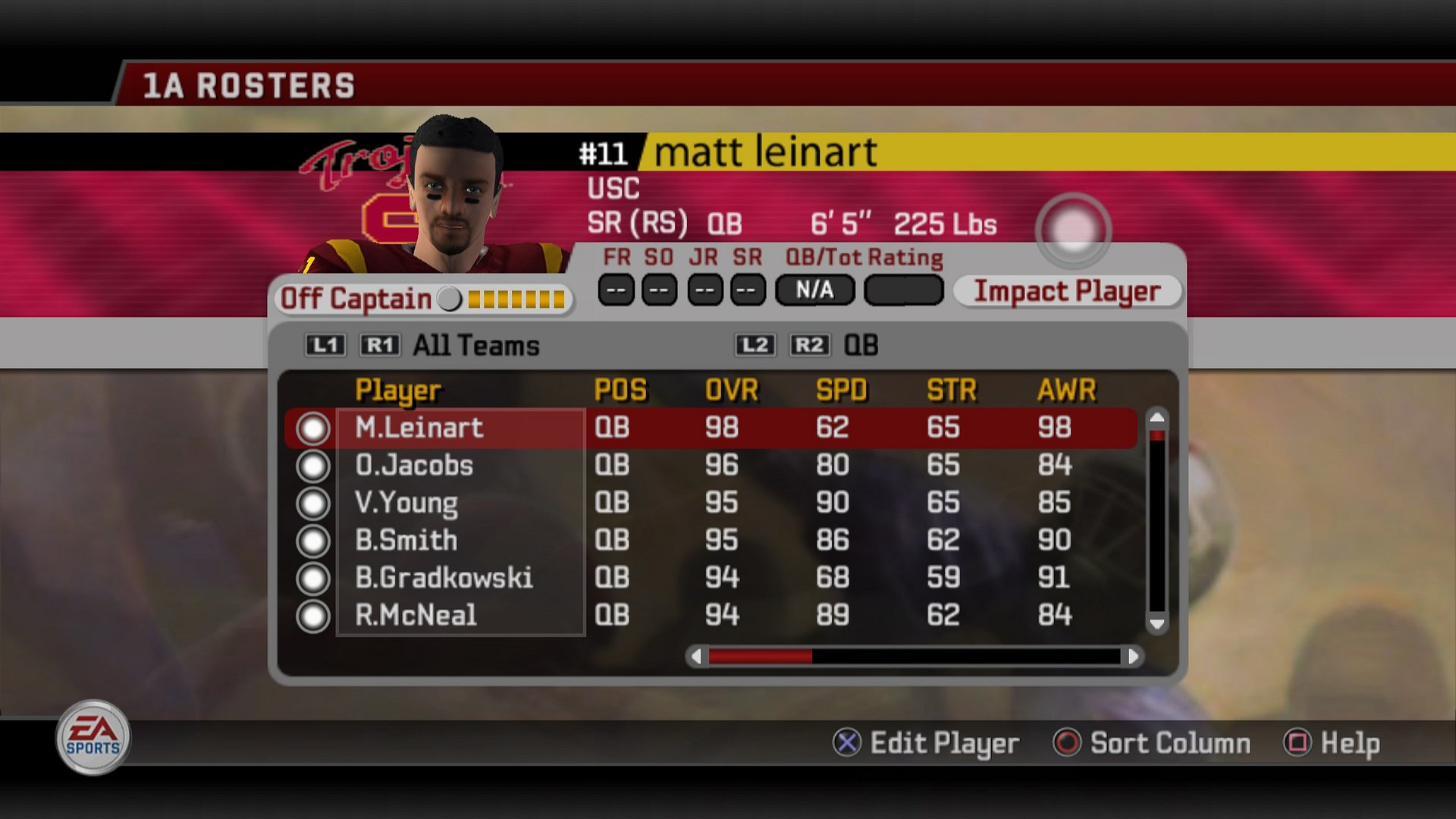The image size is (1456, 819).
Task: Change the QB position filter
Action: 861,346
